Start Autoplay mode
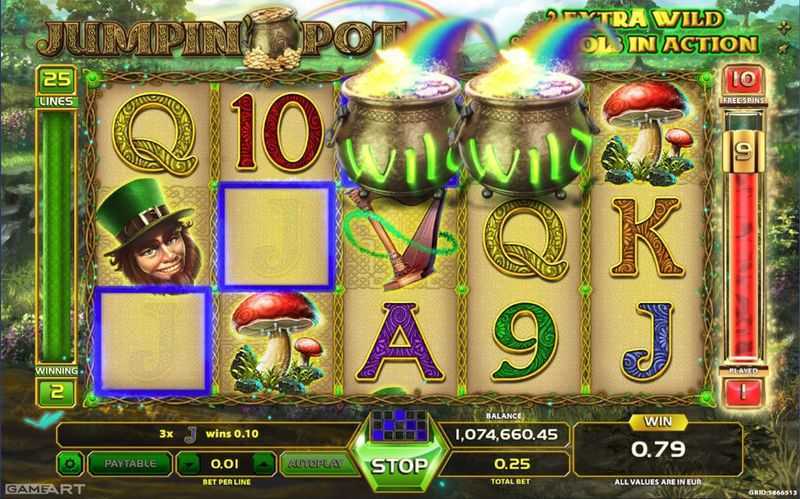 (312, 464)
